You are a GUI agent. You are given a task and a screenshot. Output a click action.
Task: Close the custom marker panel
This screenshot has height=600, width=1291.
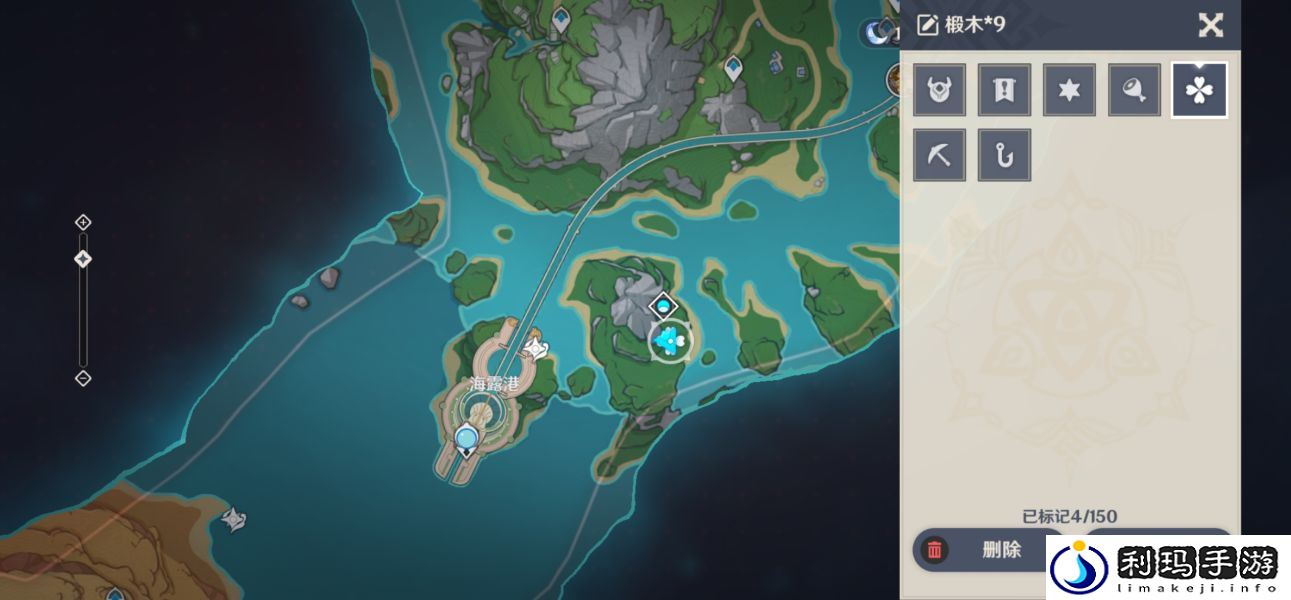pyautogui.click(x=1211, y=25)
